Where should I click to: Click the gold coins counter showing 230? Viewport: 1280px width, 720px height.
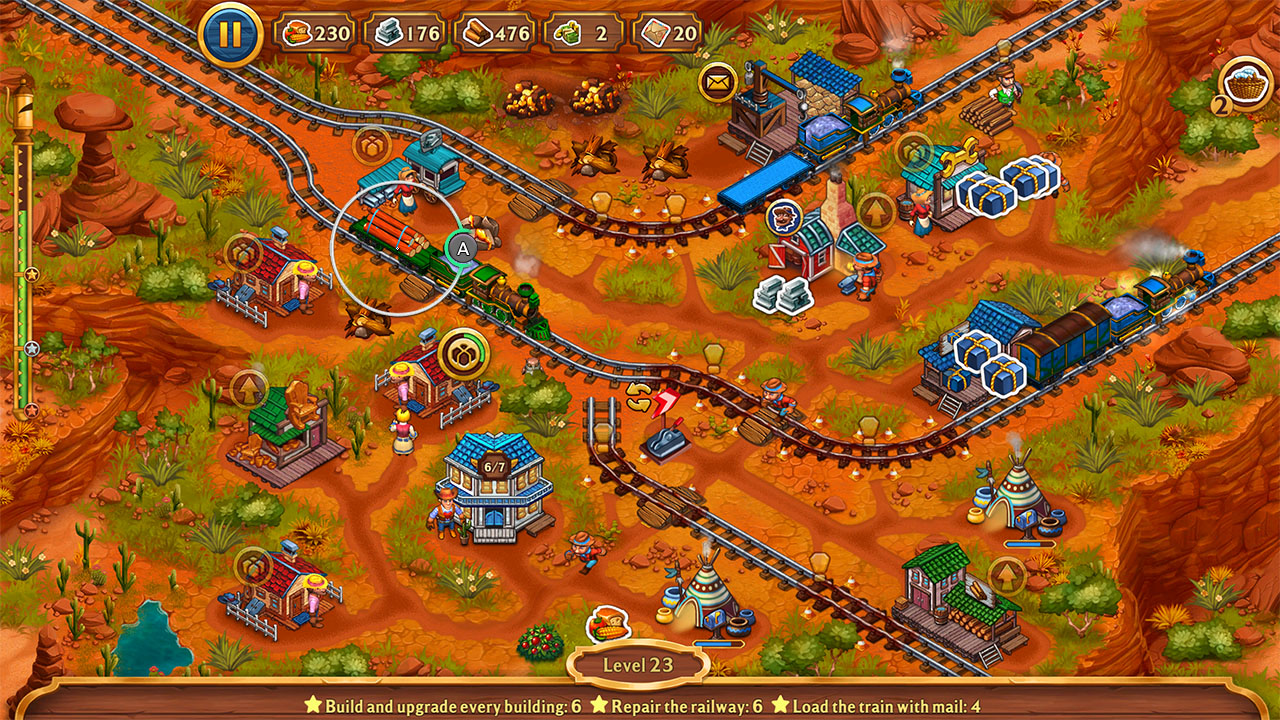pos(318,31)
